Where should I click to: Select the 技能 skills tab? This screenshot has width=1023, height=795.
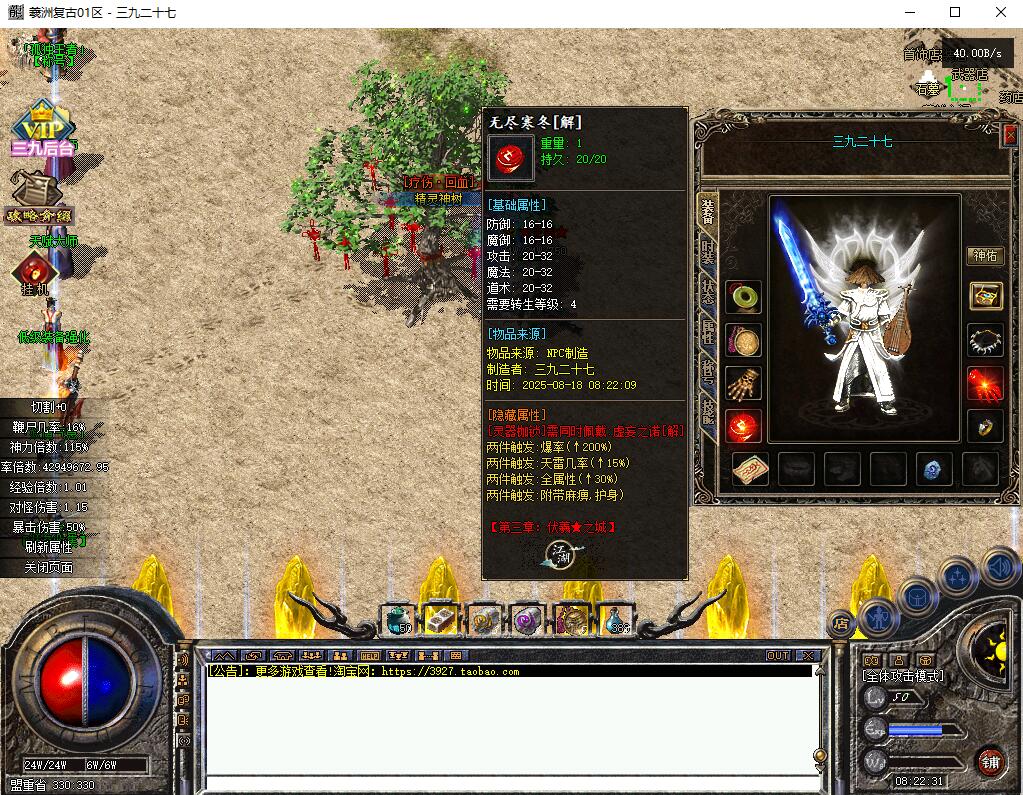[x=708, y=411]
